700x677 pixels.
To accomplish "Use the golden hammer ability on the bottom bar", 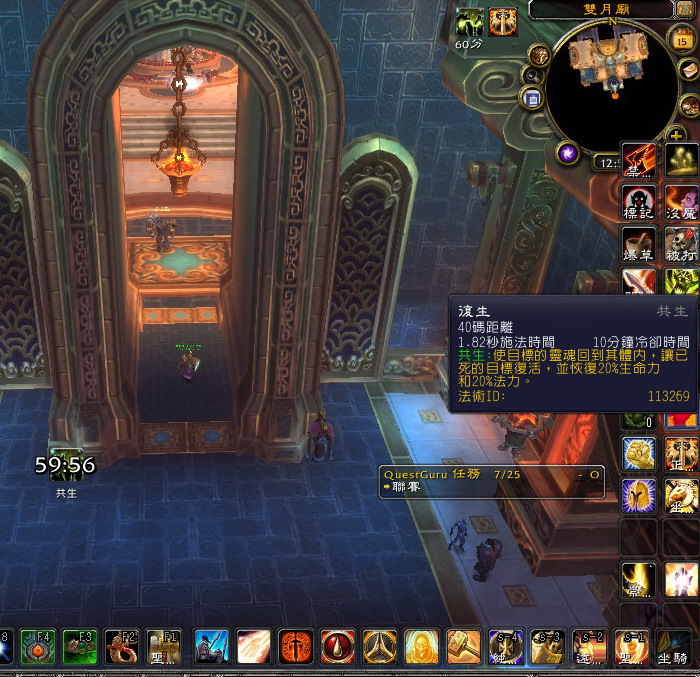I will click(x=463, y=647).
